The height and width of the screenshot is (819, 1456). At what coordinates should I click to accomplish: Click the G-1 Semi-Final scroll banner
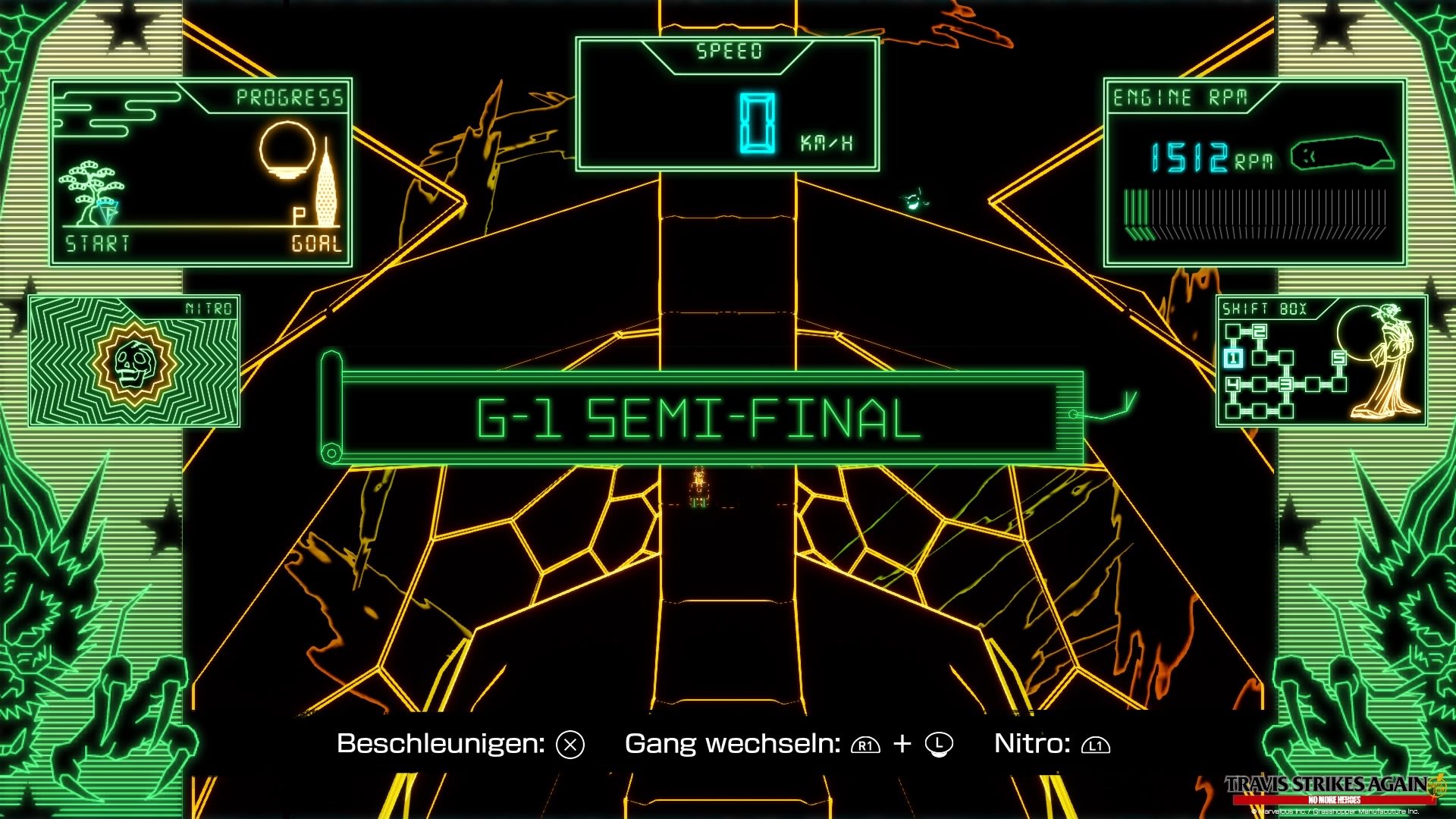pos(698,418)
